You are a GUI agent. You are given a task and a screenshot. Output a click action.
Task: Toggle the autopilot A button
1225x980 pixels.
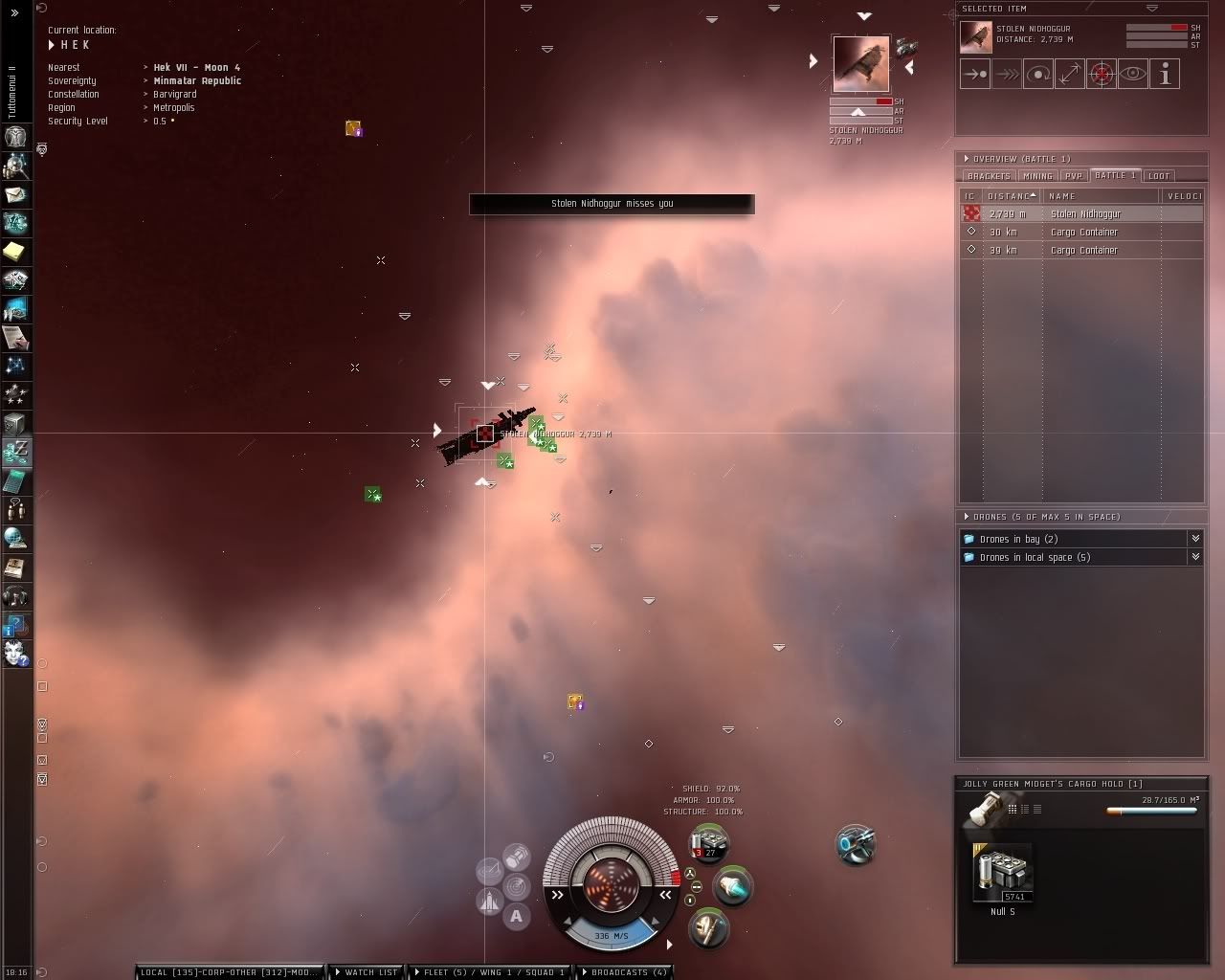(517, 916)
